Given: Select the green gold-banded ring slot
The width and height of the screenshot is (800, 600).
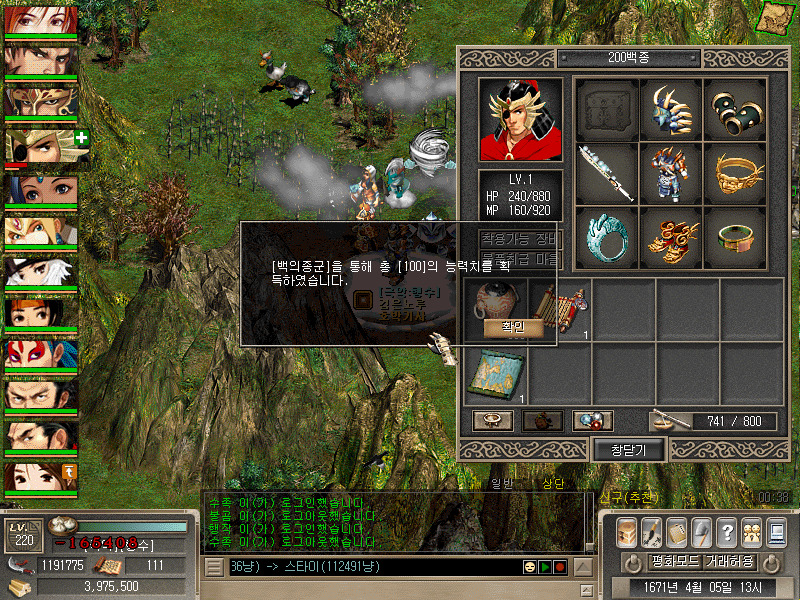Looking at the screenshot, I should point(737,237).
